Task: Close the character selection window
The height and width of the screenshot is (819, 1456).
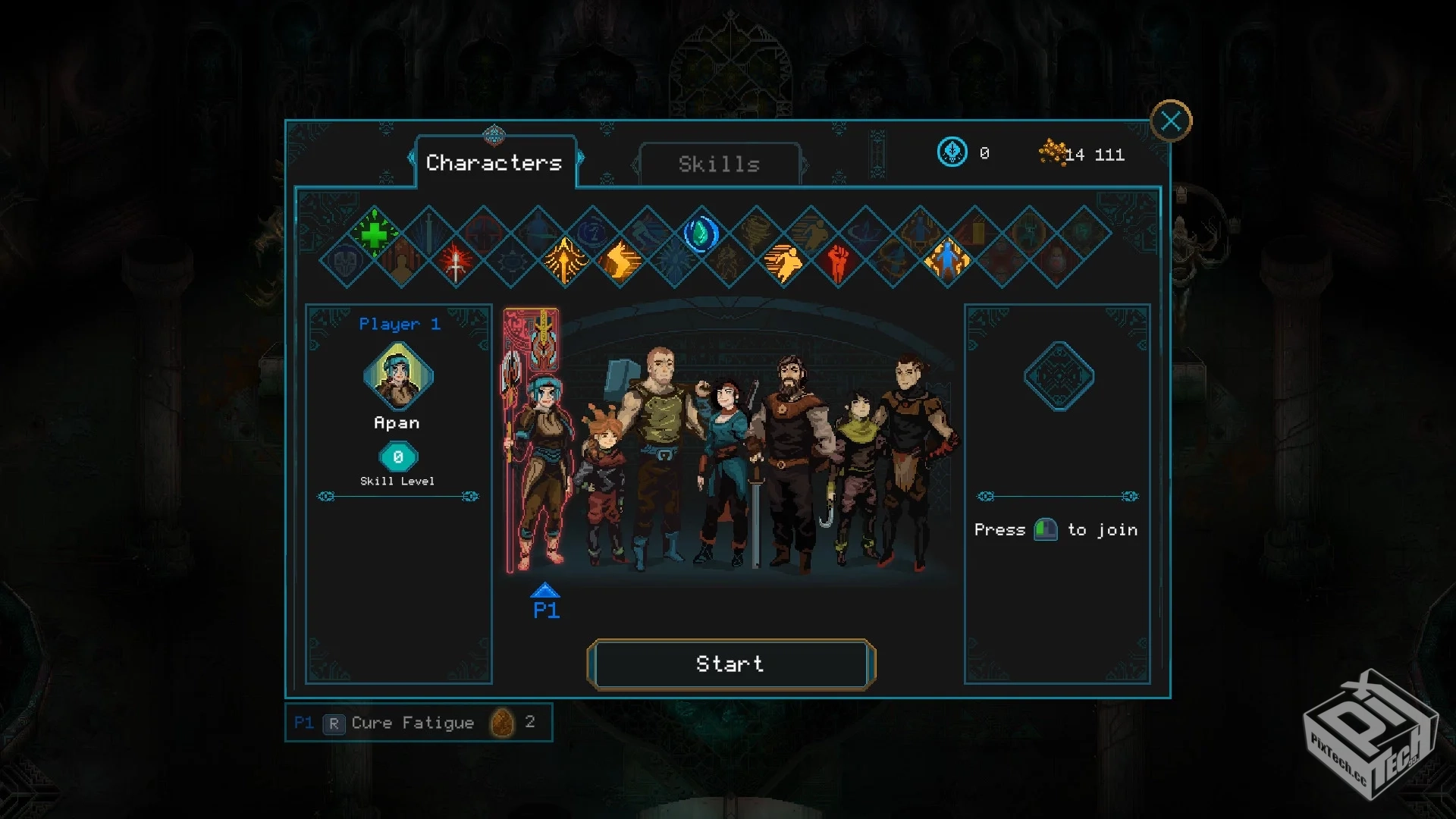Action: tap(1170, 121)
